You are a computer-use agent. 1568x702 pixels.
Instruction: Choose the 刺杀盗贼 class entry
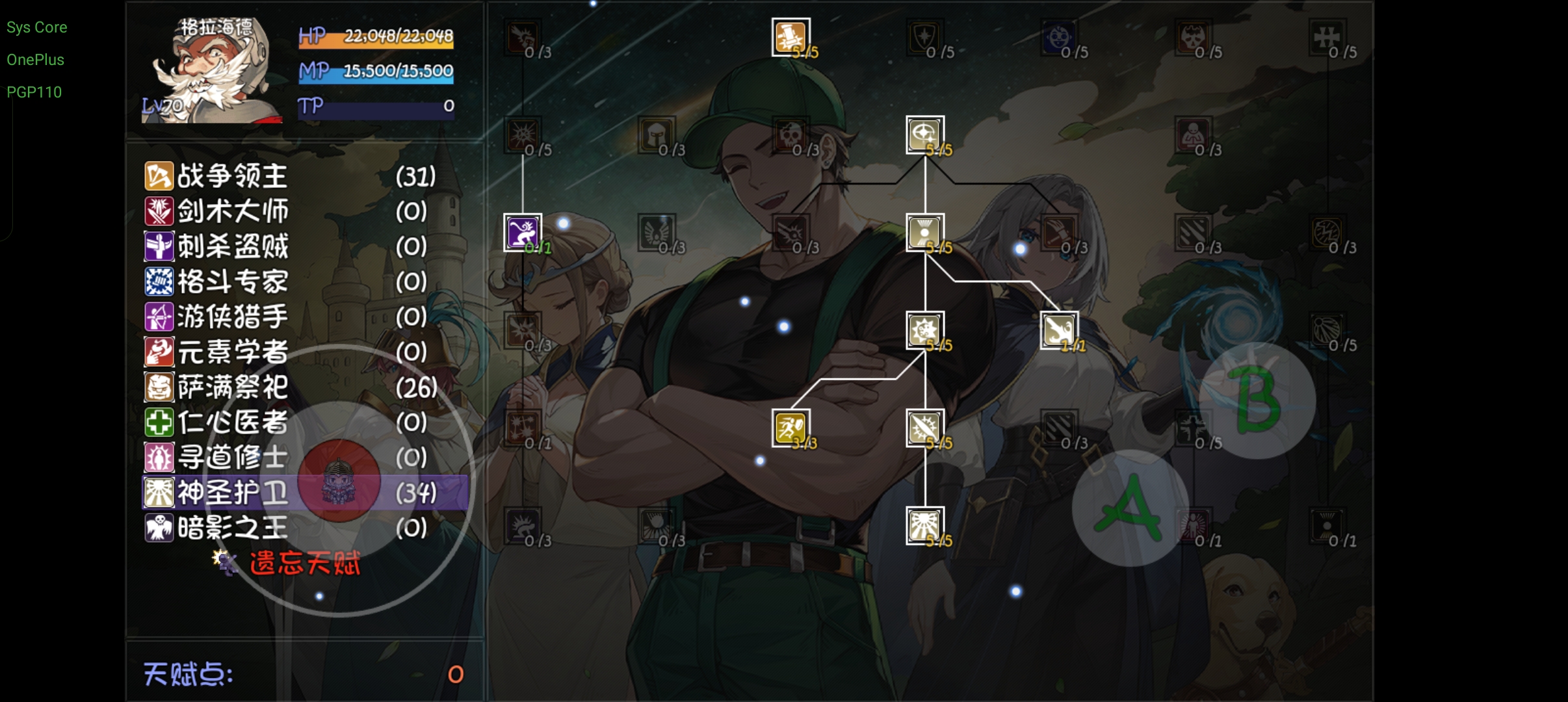click(x=232, y=246)
